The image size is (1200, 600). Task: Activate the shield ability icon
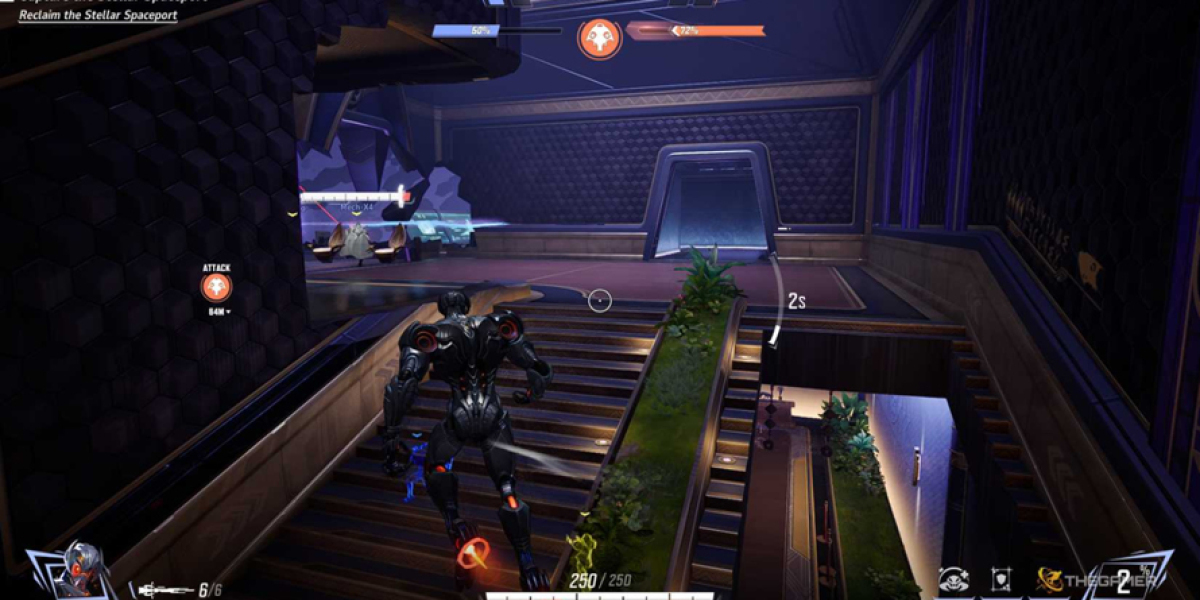coord(1002,579)
